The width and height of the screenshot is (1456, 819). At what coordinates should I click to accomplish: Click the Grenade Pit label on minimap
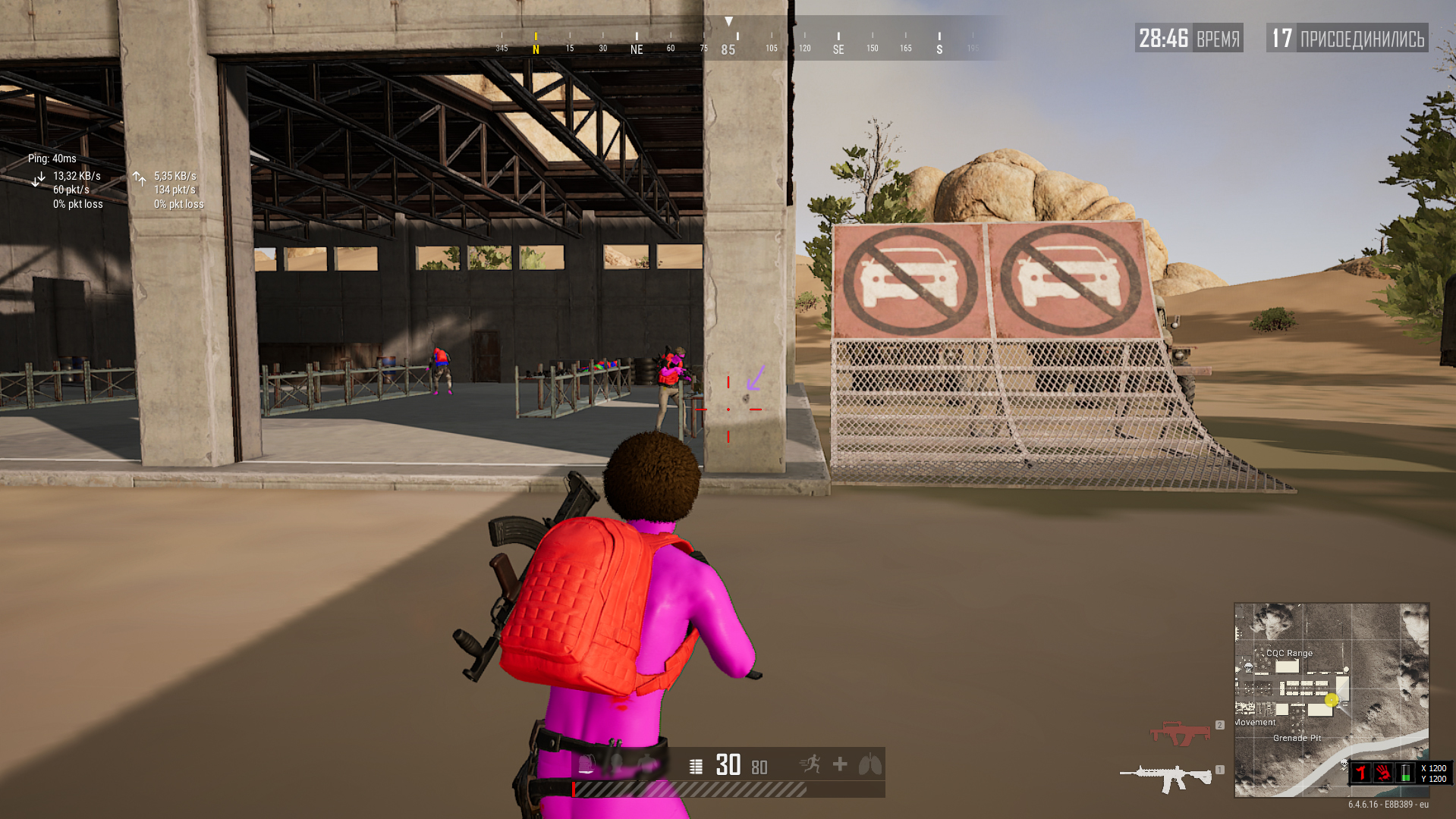(1297, 738)
